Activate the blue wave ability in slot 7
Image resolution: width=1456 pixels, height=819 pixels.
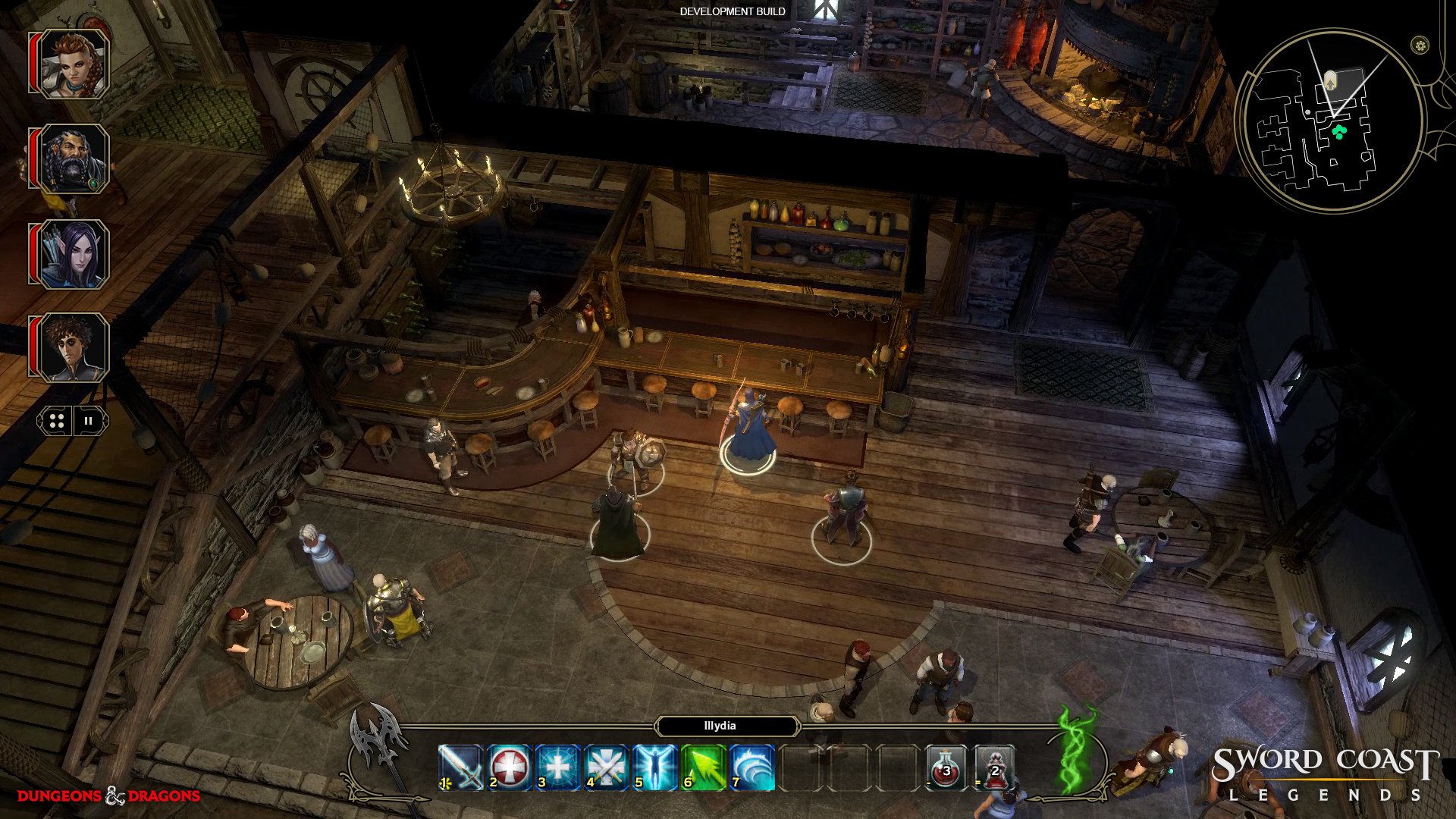[752, 767]
